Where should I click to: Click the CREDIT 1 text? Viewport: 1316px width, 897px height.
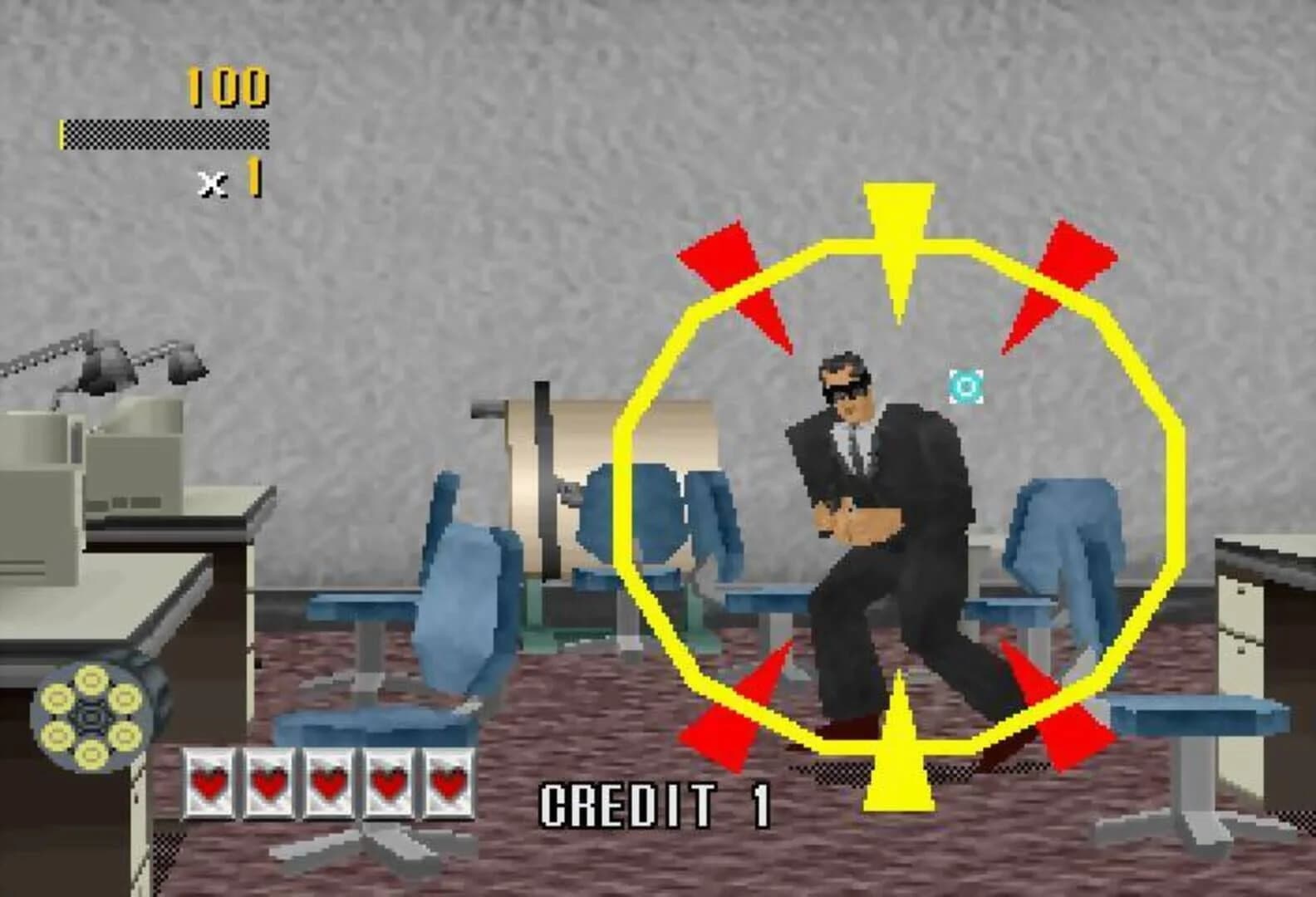[656, 800]
